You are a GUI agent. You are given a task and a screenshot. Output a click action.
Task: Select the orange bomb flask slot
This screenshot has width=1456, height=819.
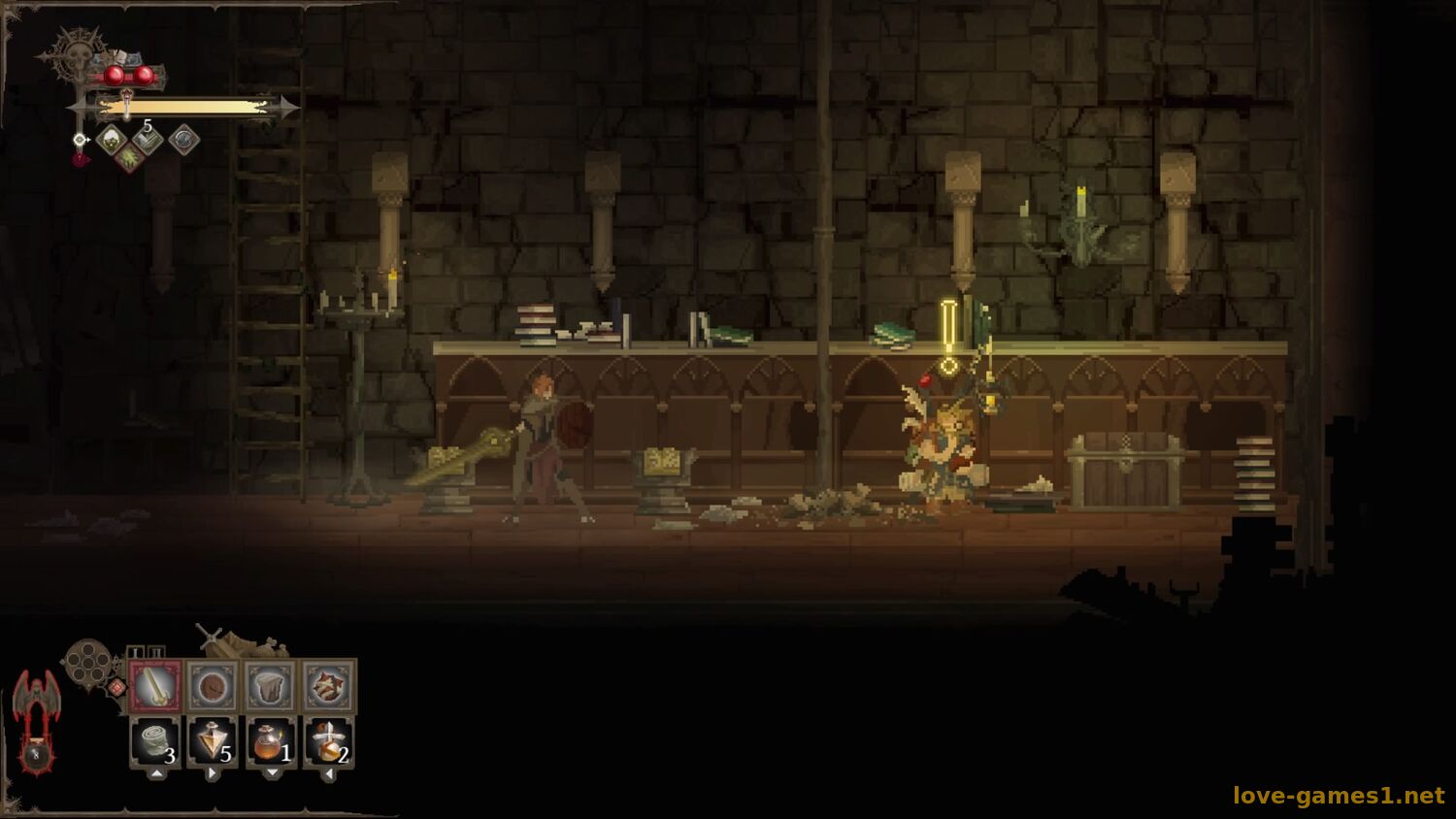pyautogui.click(x=271, y=743)
